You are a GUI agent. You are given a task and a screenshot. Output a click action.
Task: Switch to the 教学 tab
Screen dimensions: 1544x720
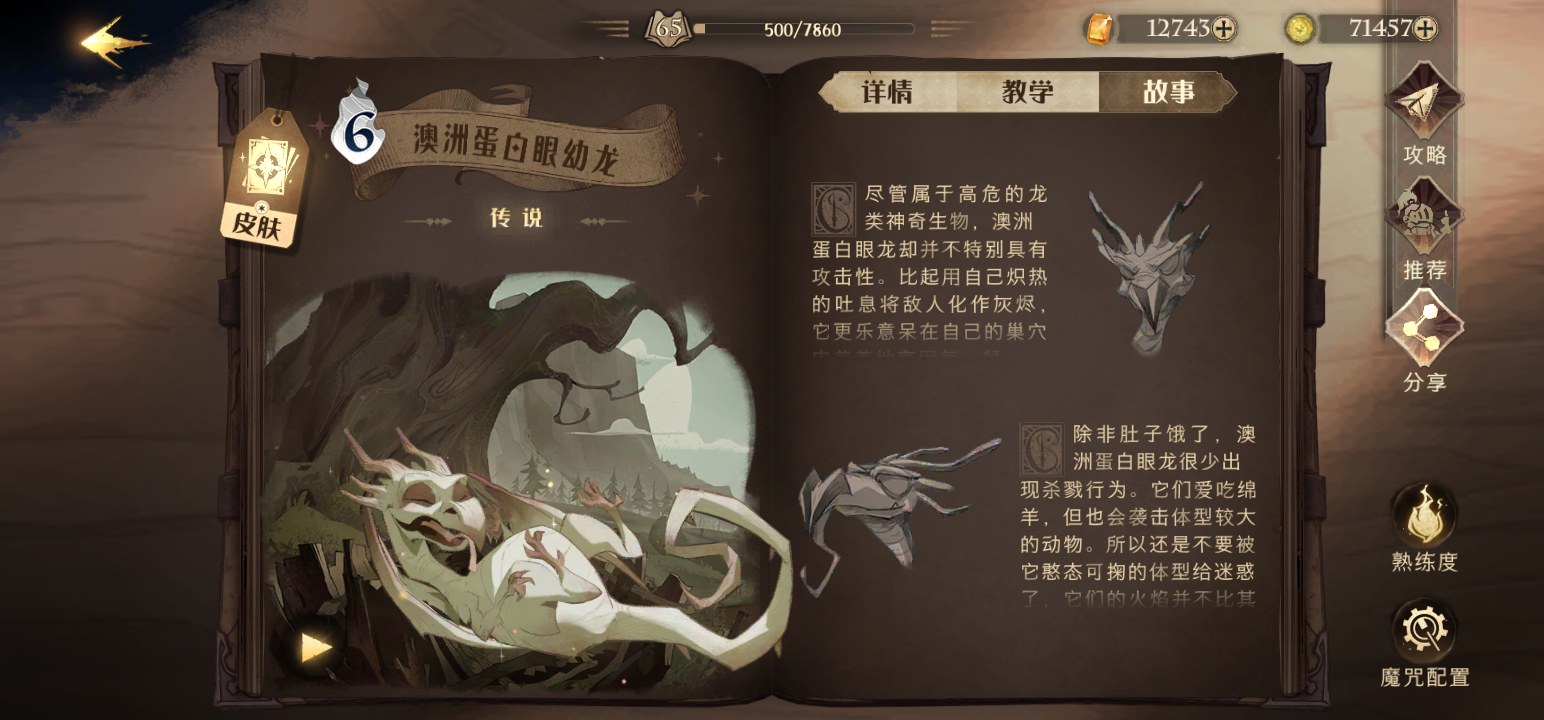1027,92
